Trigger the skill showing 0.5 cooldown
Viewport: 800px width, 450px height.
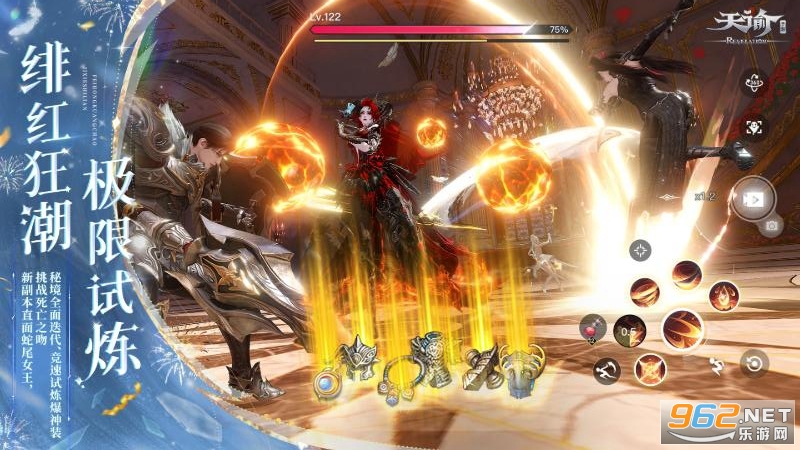pos(627,331)
